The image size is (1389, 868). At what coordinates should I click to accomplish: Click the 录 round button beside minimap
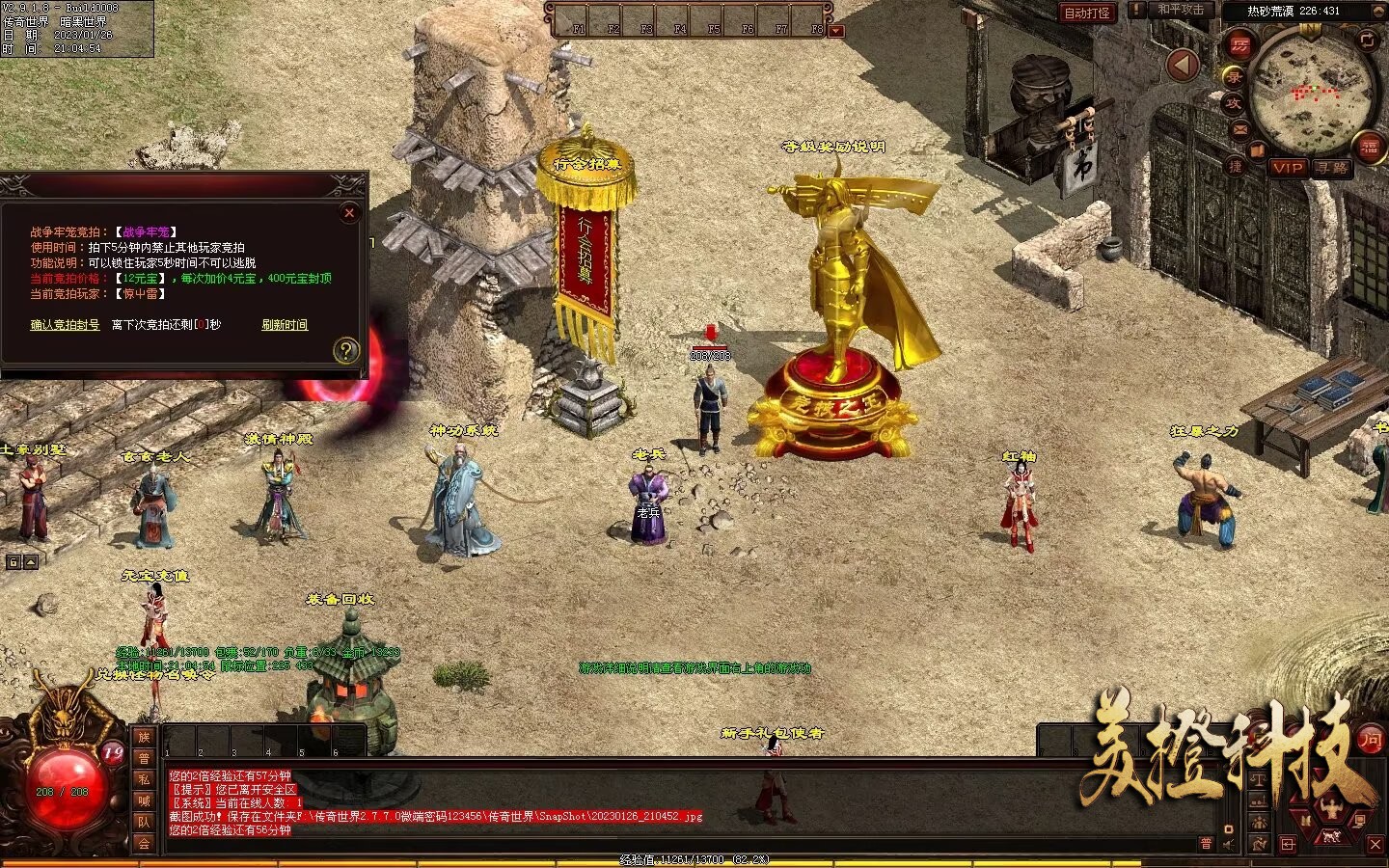(1233, 76)
